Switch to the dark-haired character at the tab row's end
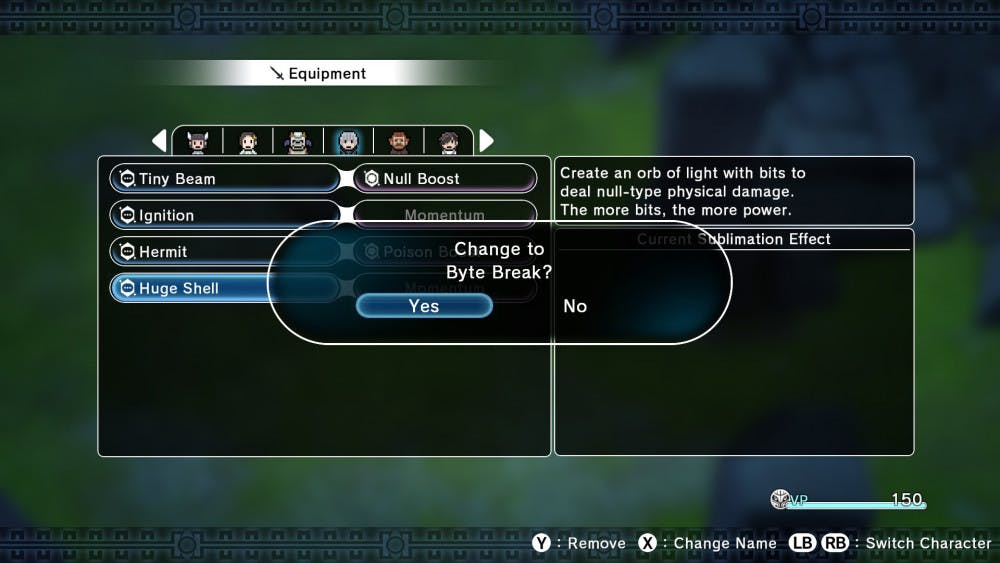Screen dimensions: 1000x563 448,142
